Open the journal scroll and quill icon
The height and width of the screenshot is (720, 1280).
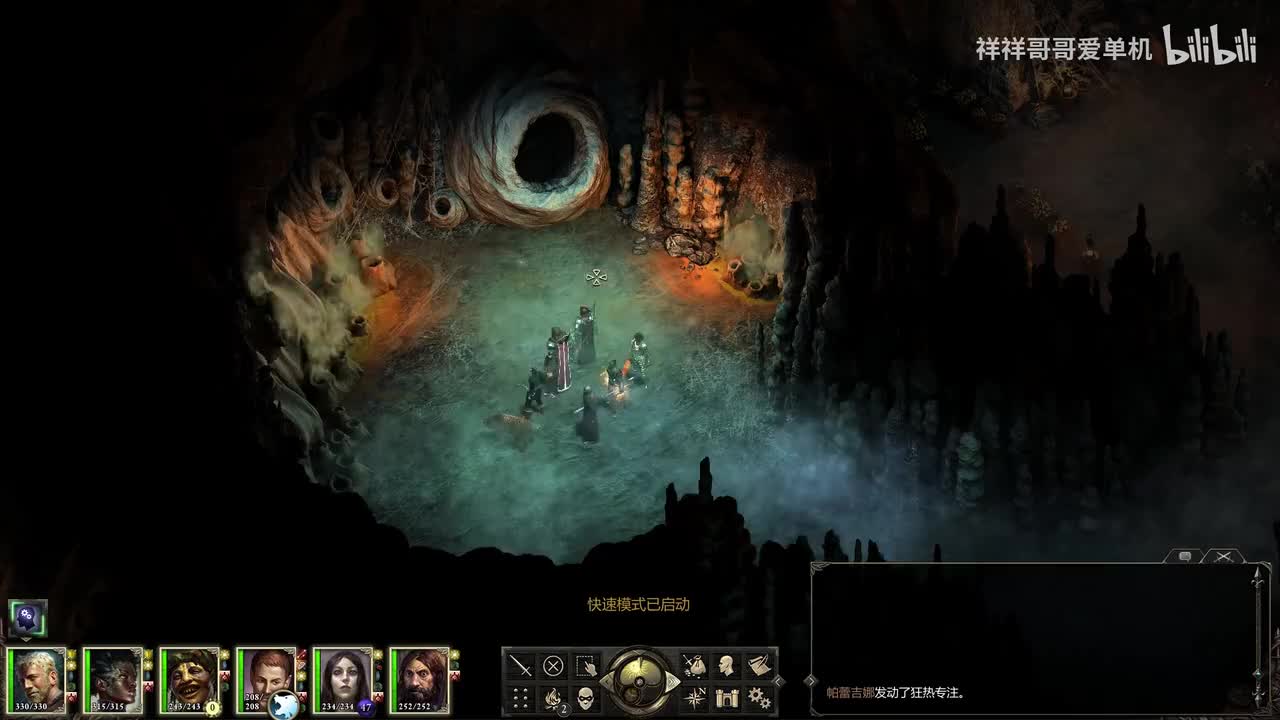pyautogui.click(x=759, y=665)
